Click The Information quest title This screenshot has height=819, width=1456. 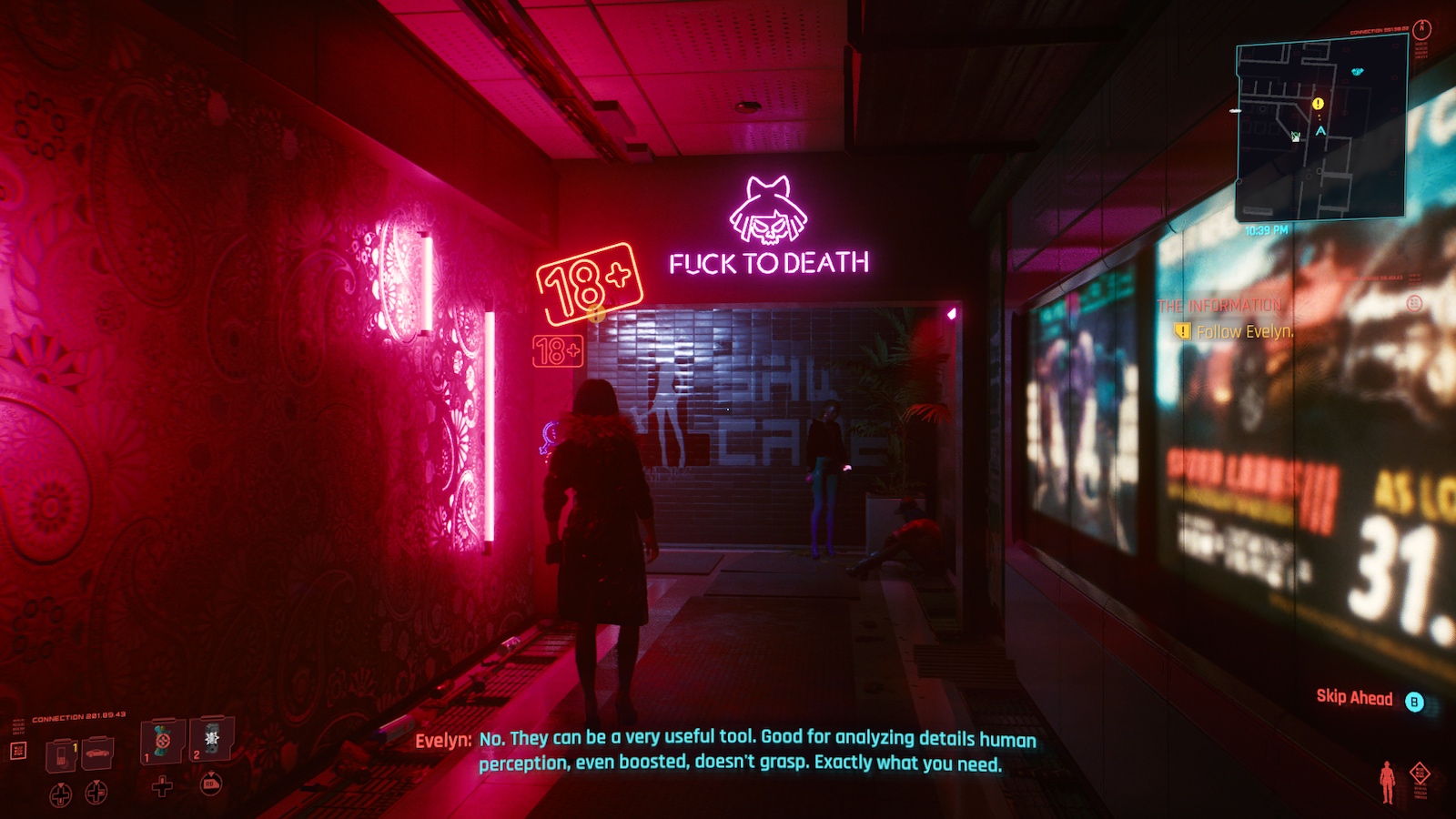pyautogui.click(x=1219, y=306)
